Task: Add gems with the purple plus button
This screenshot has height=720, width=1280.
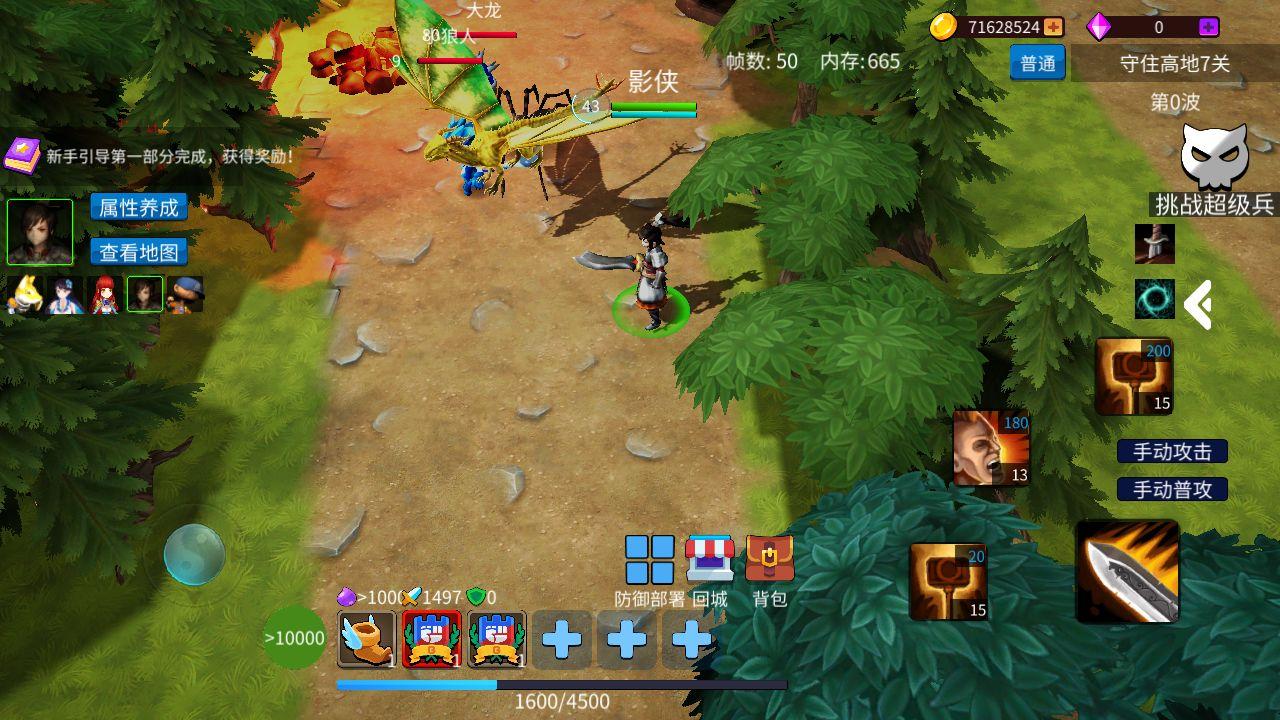Action: point(1208,27)
